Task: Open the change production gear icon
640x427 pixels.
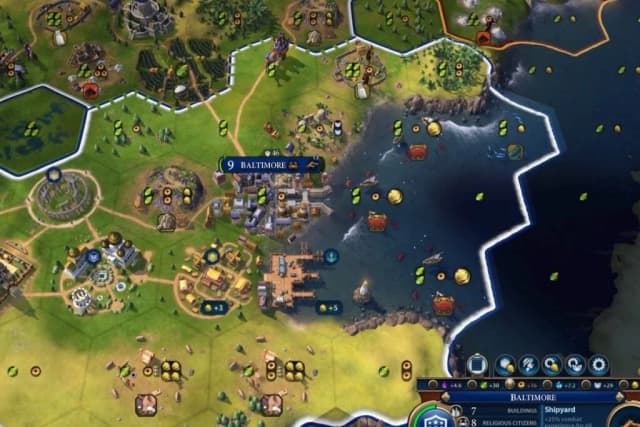Action: 599,365
